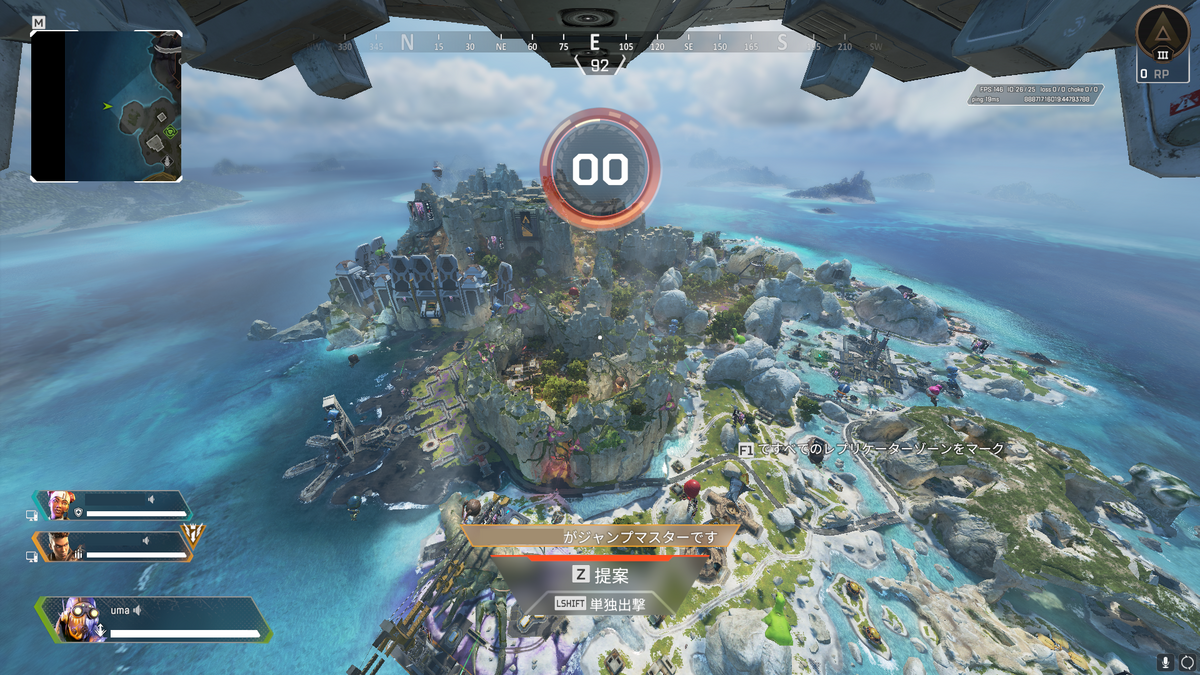Choose the 提案 suggest option
This screenshot has height=675, width=1200.
598,575
